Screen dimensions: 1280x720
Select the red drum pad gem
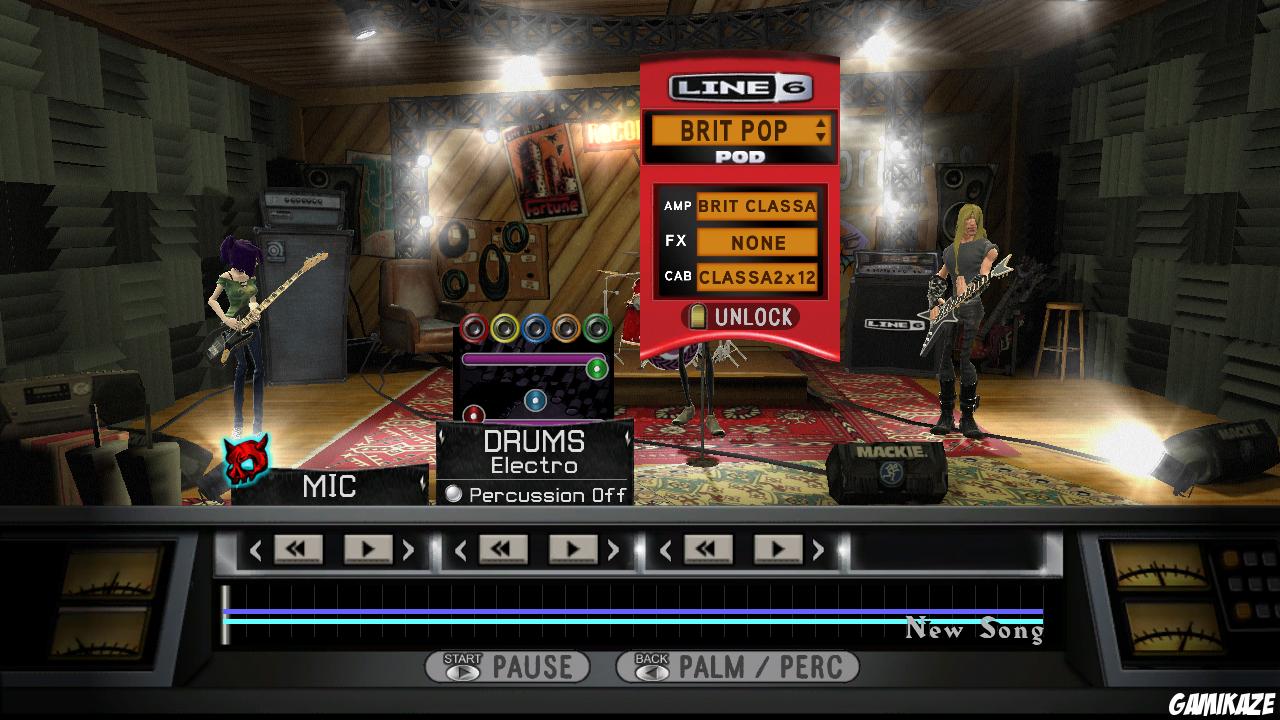(473, 327)
